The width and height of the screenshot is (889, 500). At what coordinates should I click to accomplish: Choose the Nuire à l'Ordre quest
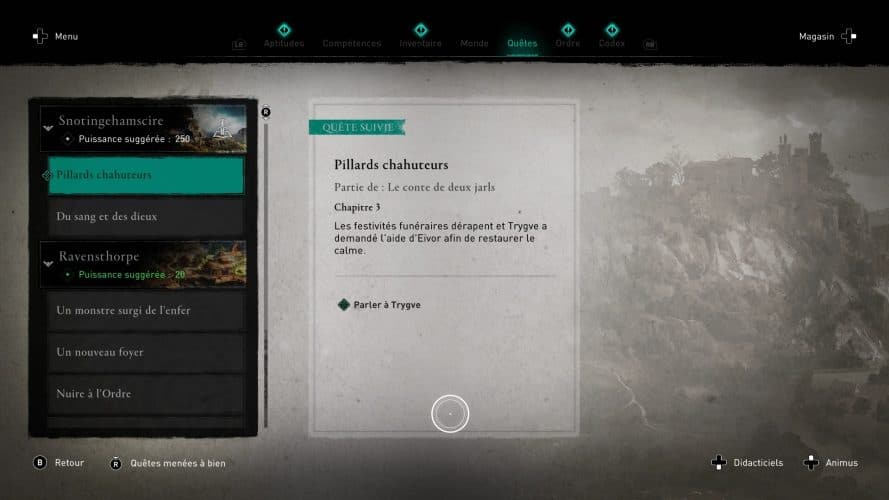click(145, 394)
